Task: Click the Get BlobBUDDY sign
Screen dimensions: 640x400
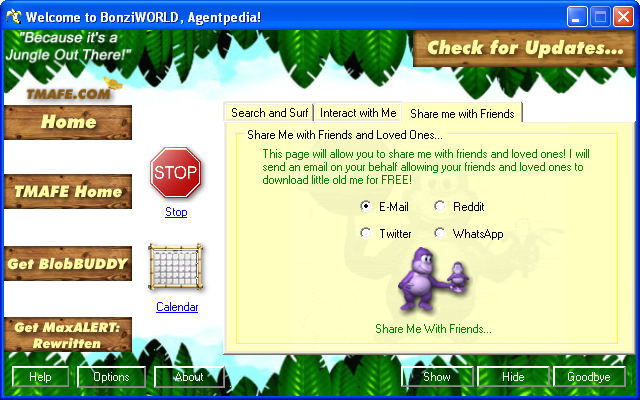Action: tap(68, 264)
